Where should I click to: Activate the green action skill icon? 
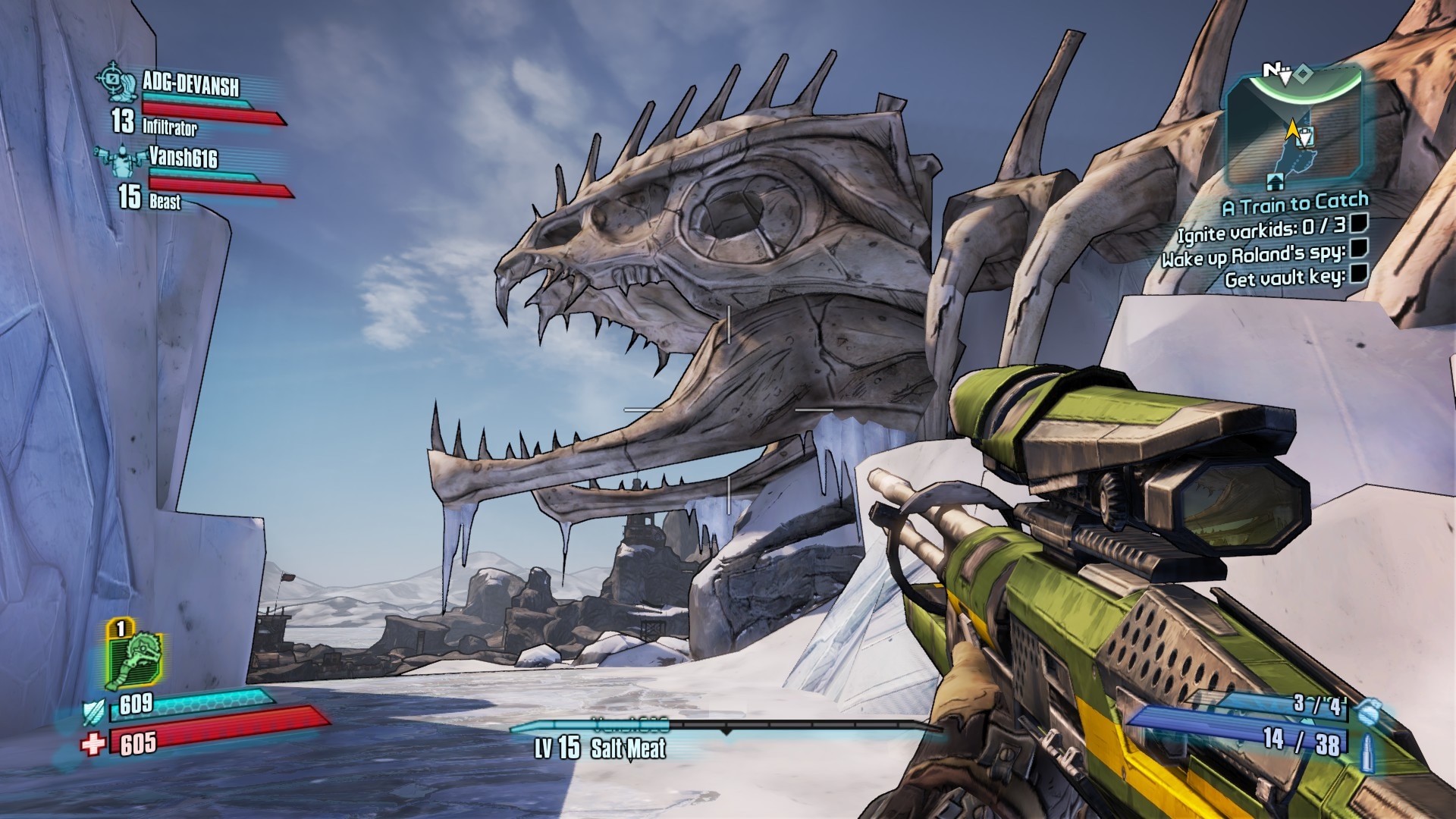click(x=135, y=658)
